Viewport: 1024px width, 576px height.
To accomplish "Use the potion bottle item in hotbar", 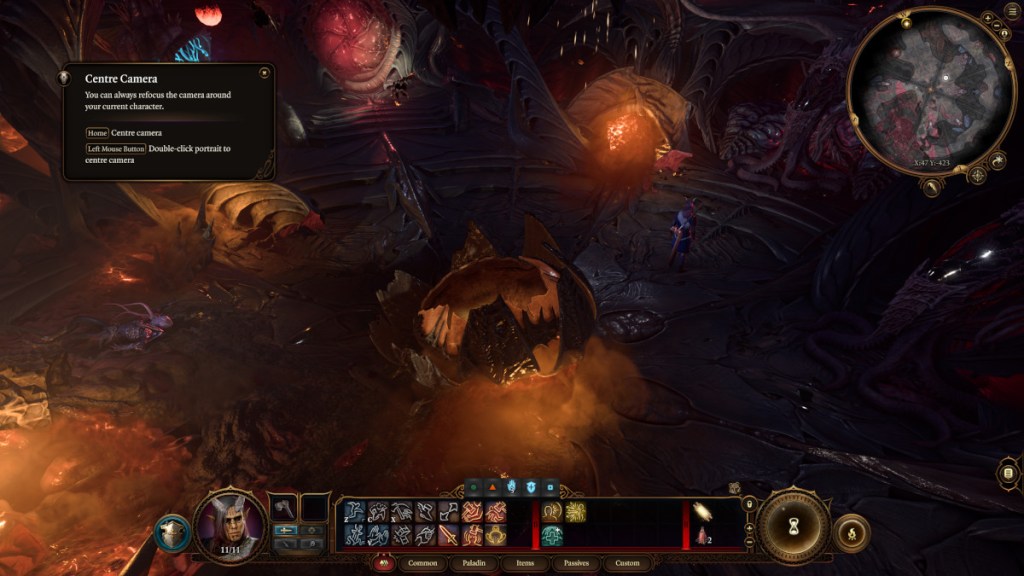I will [703, 536].
